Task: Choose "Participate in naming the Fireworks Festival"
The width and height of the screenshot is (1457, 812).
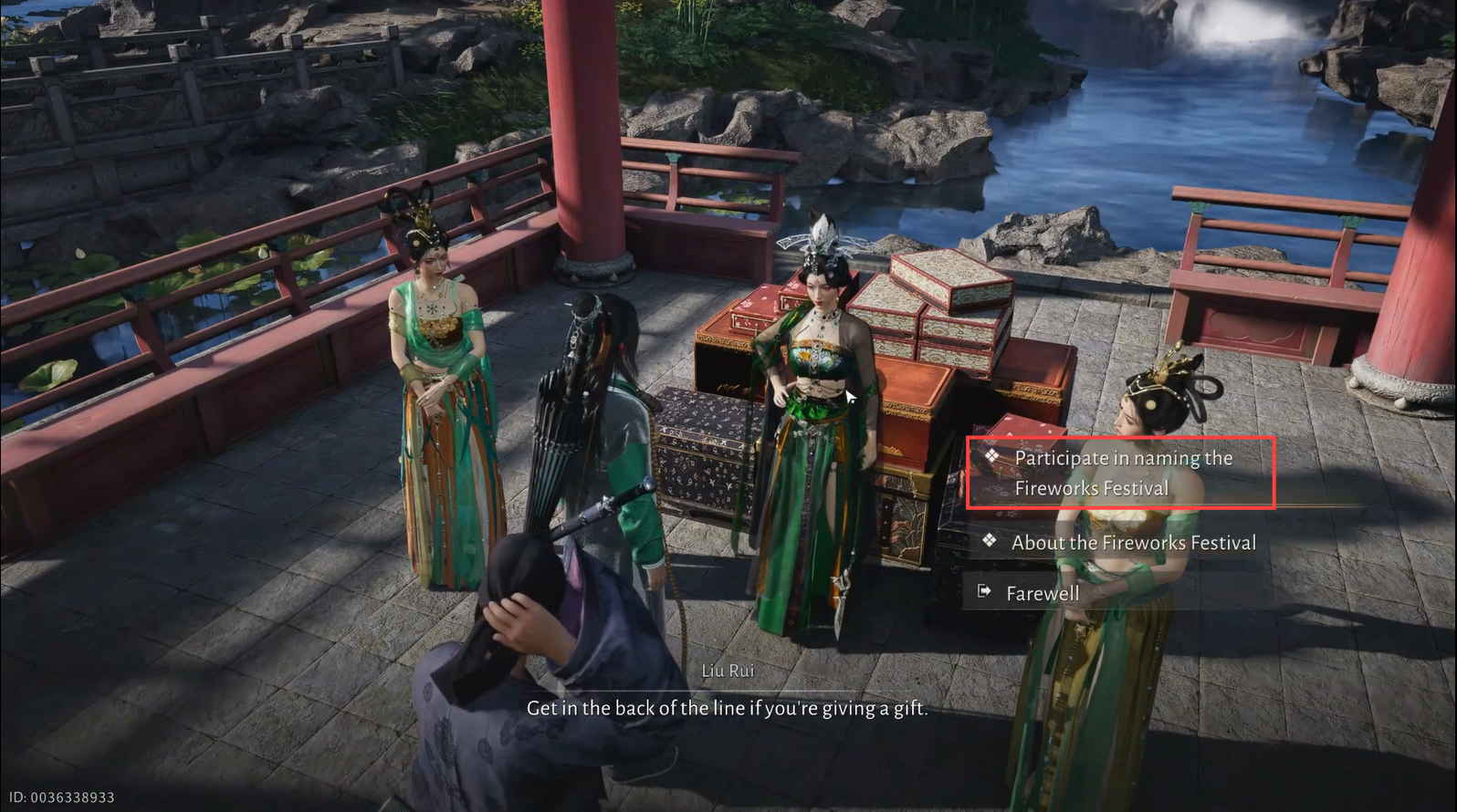Action: [x=1122, y=473]
